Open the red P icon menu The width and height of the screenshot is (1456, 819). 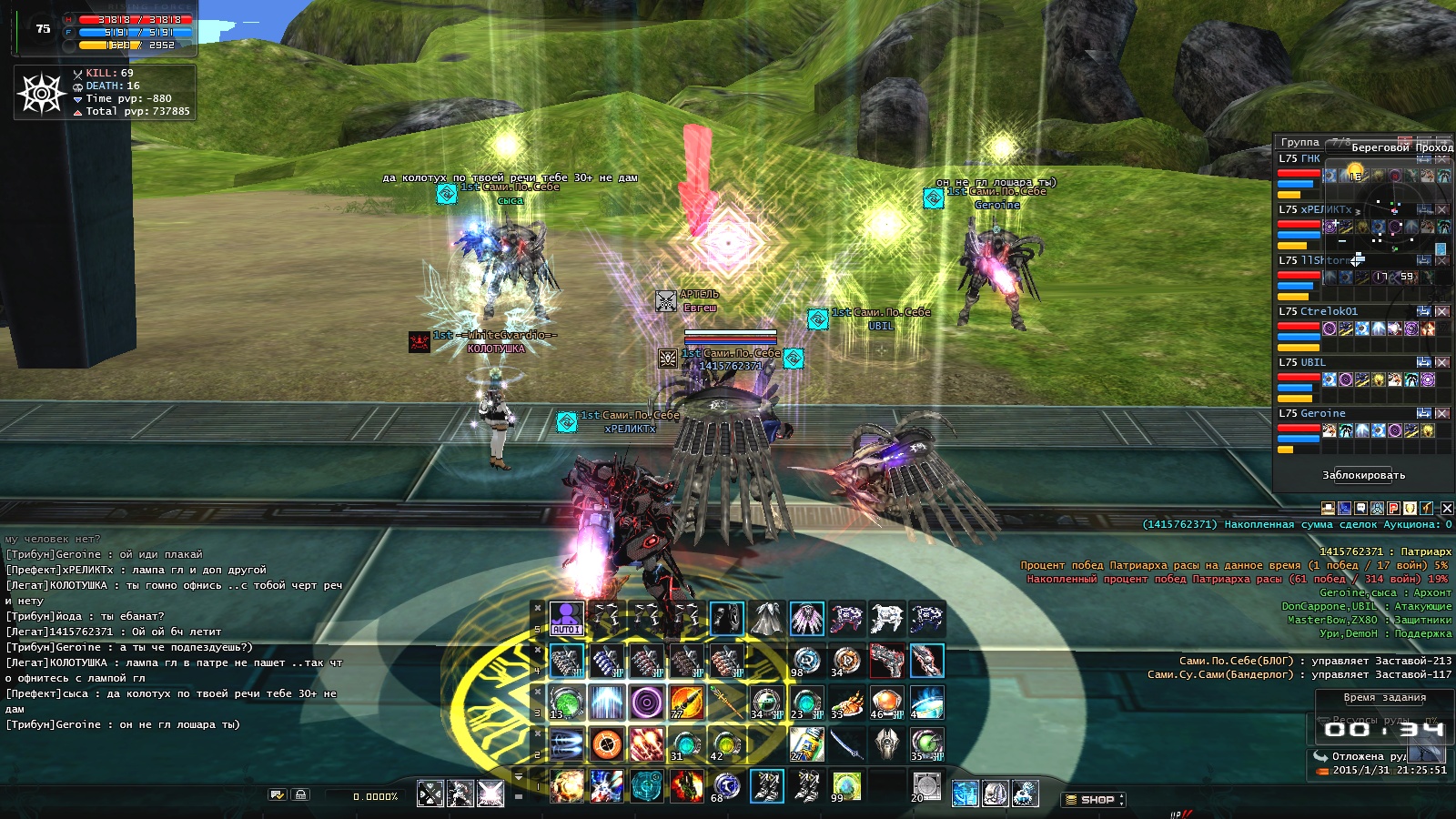click(x=1393, y=509)
